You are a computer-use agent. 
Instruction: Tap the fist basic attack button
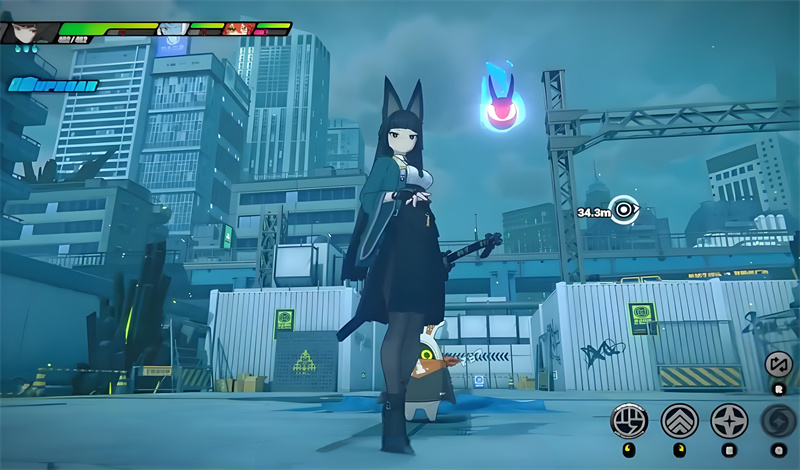[x=629, y=420]
